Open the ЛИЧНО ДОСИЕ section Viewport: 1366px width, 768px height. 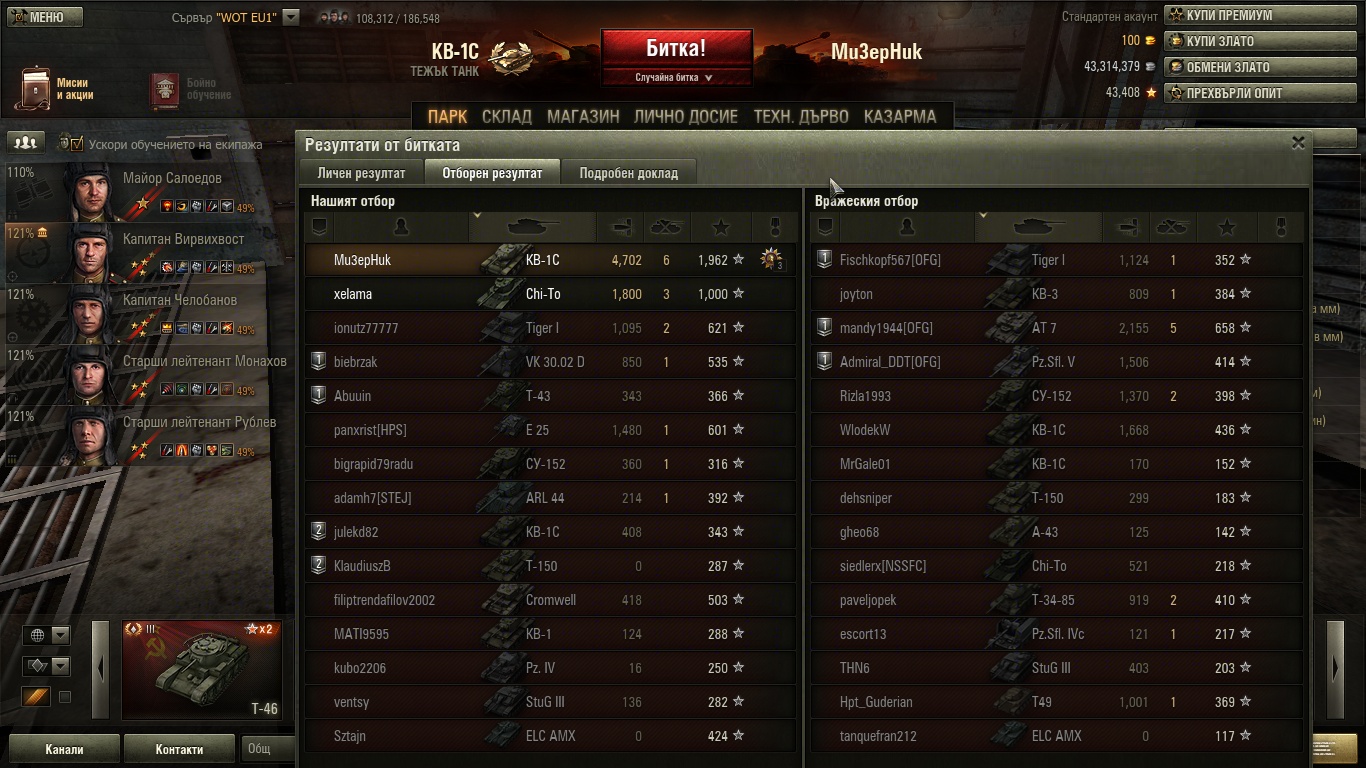click(x=686, y=117)
